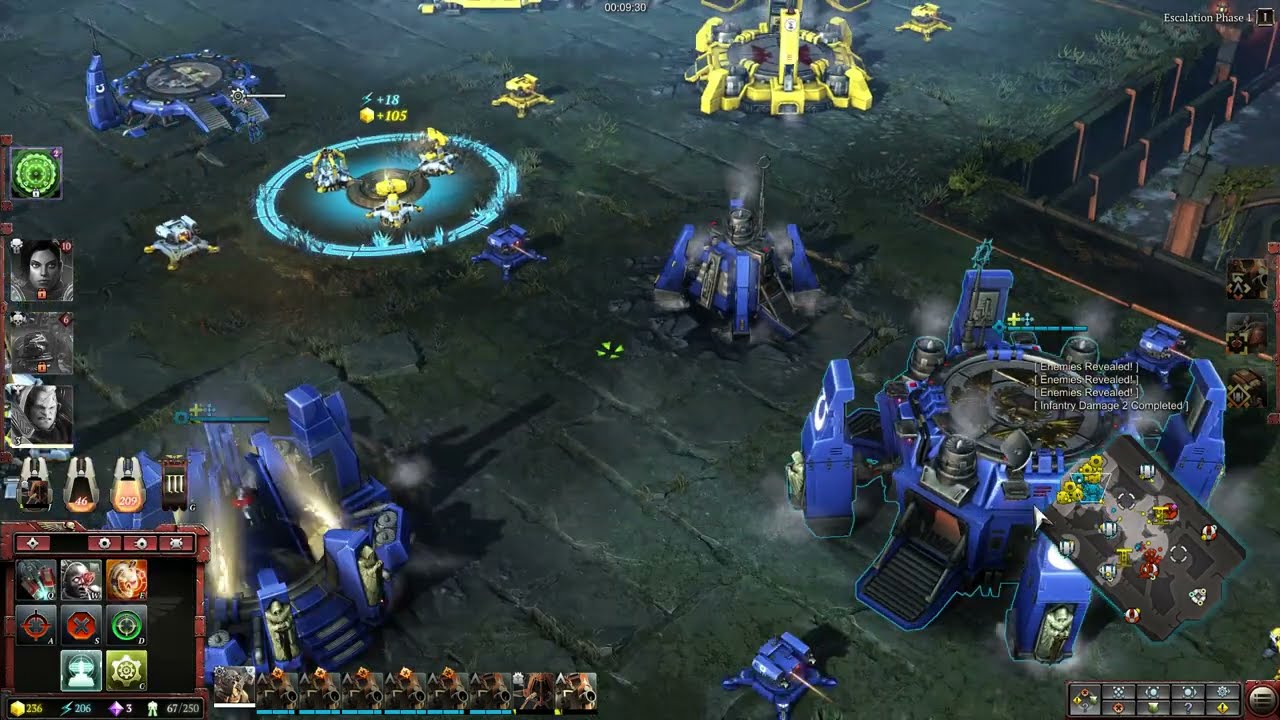
Task: Click on the tilted battlefield minimap
Action: pyautogui.click(x=1140, y=540)
